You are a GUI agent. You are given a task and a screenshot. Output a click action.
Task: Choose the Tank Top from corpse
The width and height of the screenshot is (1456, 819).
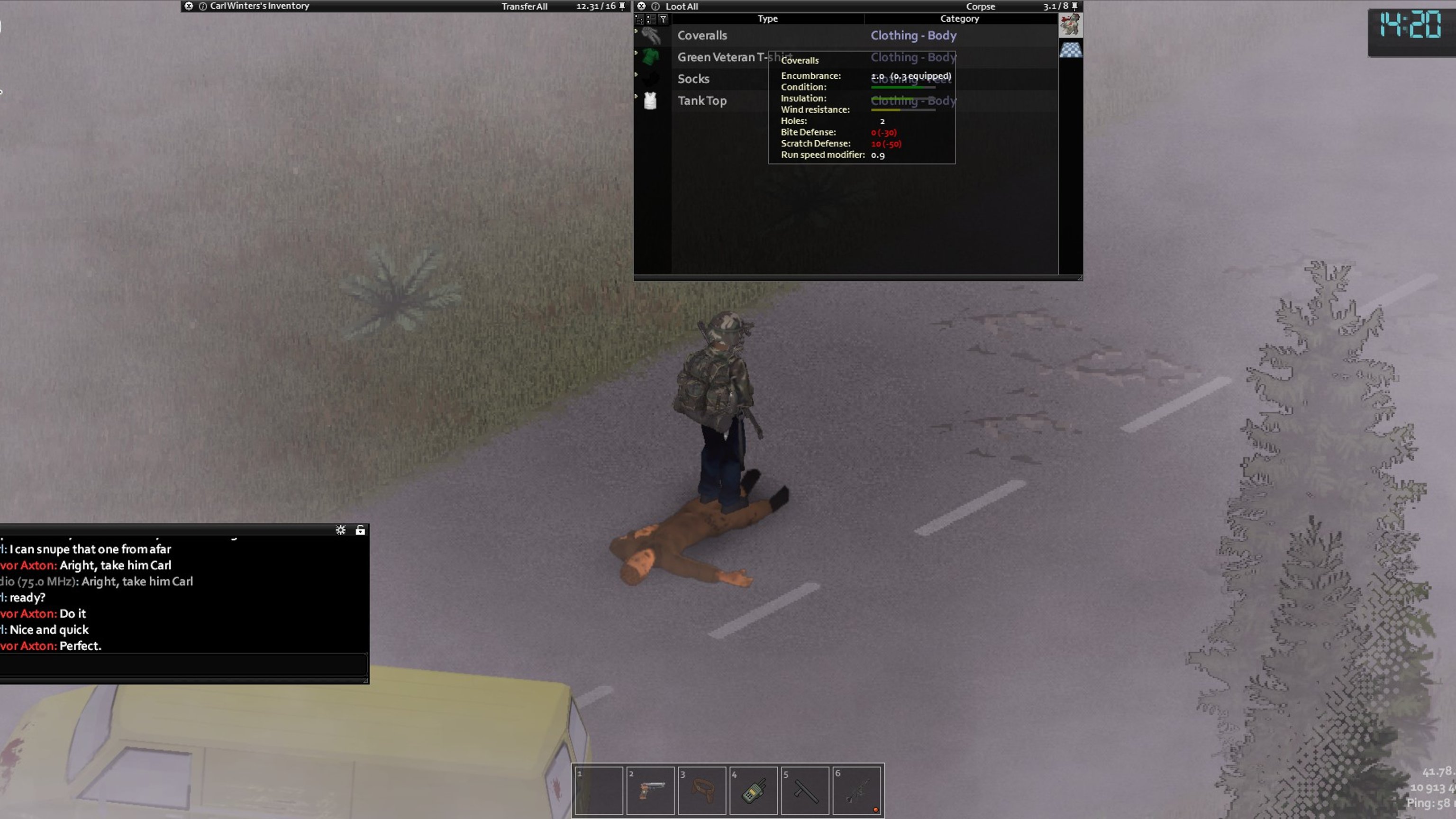coord(701,100)
